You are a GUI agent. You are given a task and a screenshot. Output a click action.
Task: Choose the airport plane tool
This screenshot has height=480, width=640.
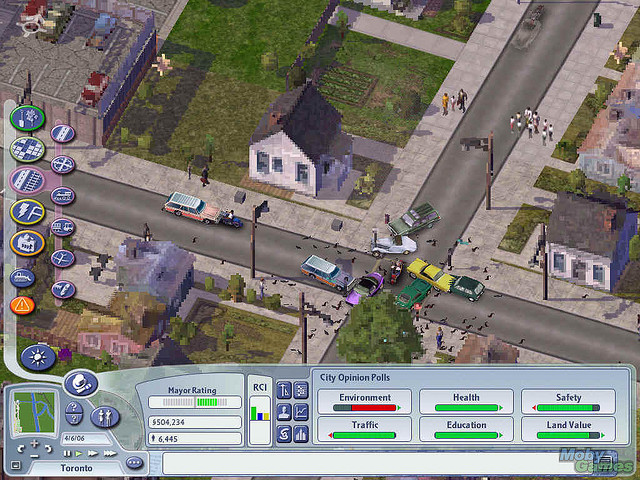pyautogui.click(x=62, y=258)
